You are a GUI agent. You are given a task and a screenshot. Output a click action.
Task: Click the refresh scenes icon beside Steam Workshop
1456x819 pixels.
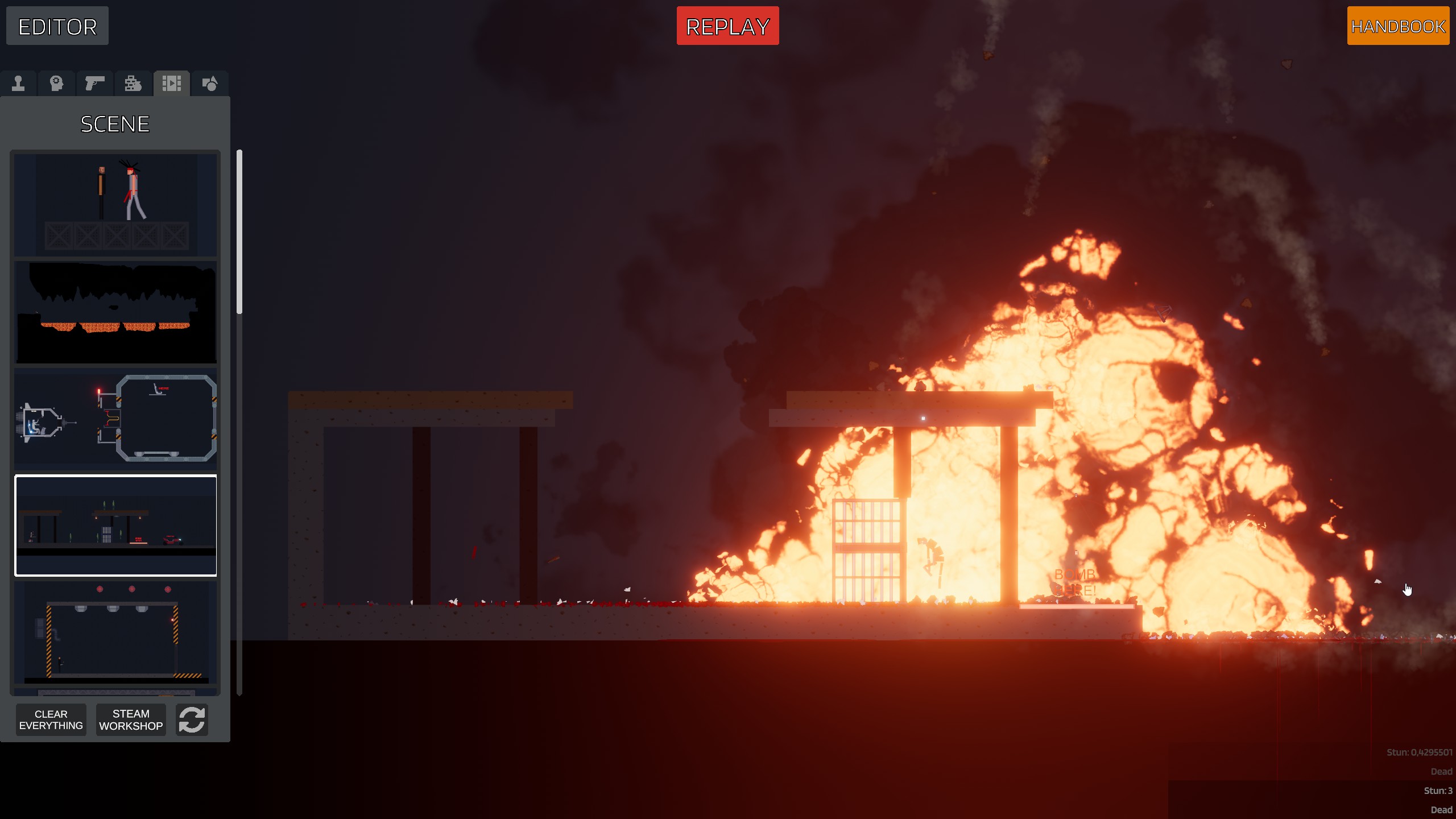pyautogui.click(x=192, y=720)
